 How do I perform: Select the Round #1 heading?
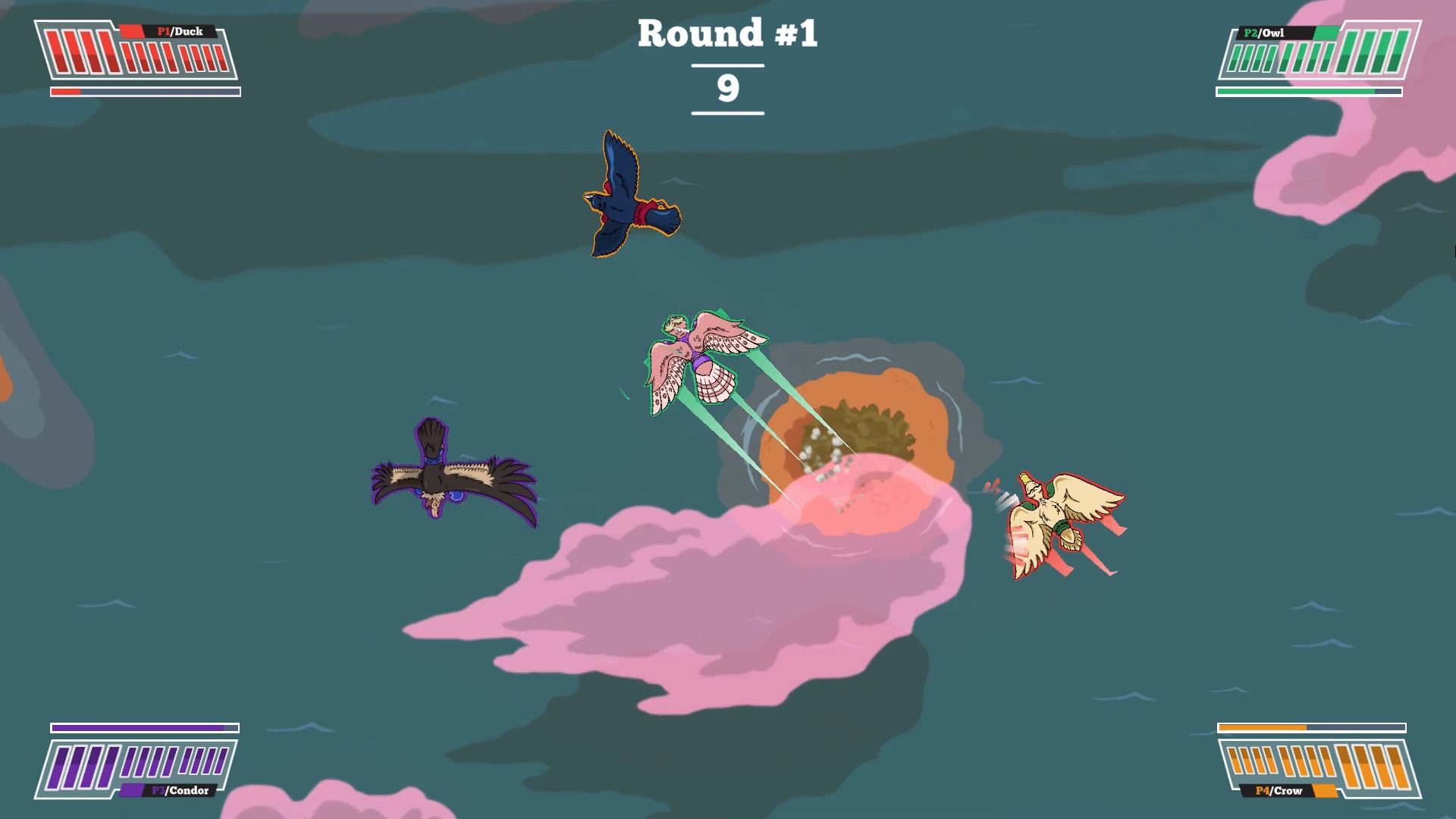(726, 33)
